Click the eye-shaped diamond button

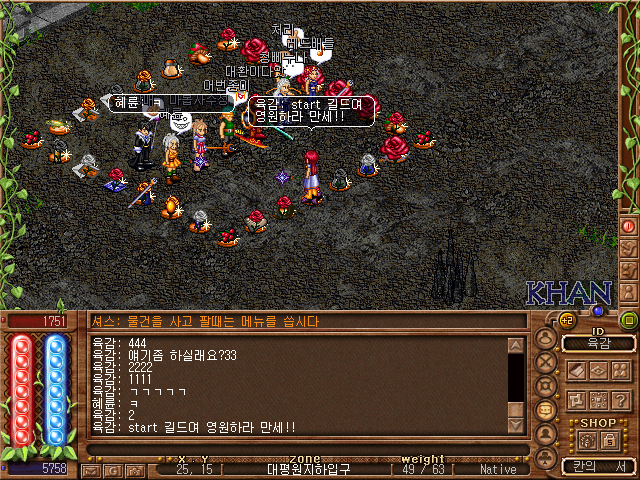(598, 370)
